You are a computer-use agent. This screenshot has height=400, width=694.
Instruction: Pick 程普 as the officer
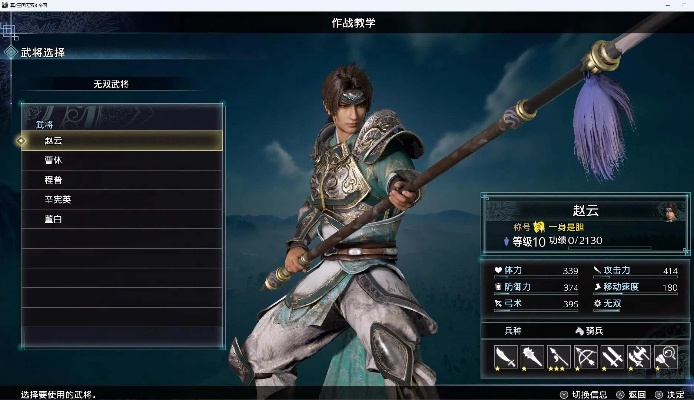point(120,180)
